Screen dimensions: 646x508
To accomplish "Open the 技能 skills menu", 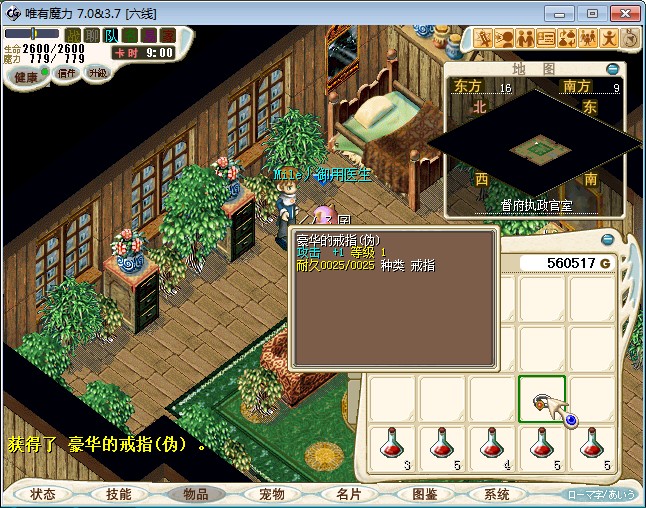I will coord(119,494).
